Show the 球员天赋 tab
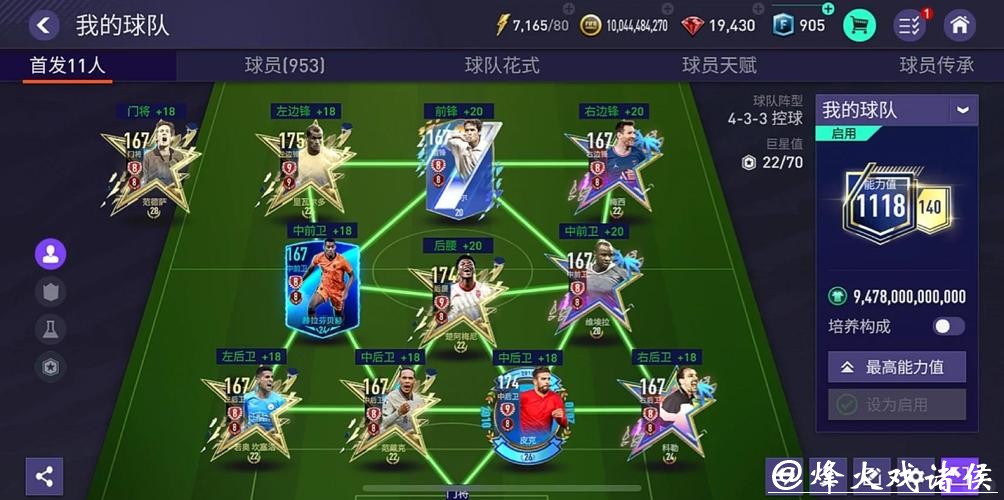This screenshot has width=1004, height=500. click(x=719, y=65)
